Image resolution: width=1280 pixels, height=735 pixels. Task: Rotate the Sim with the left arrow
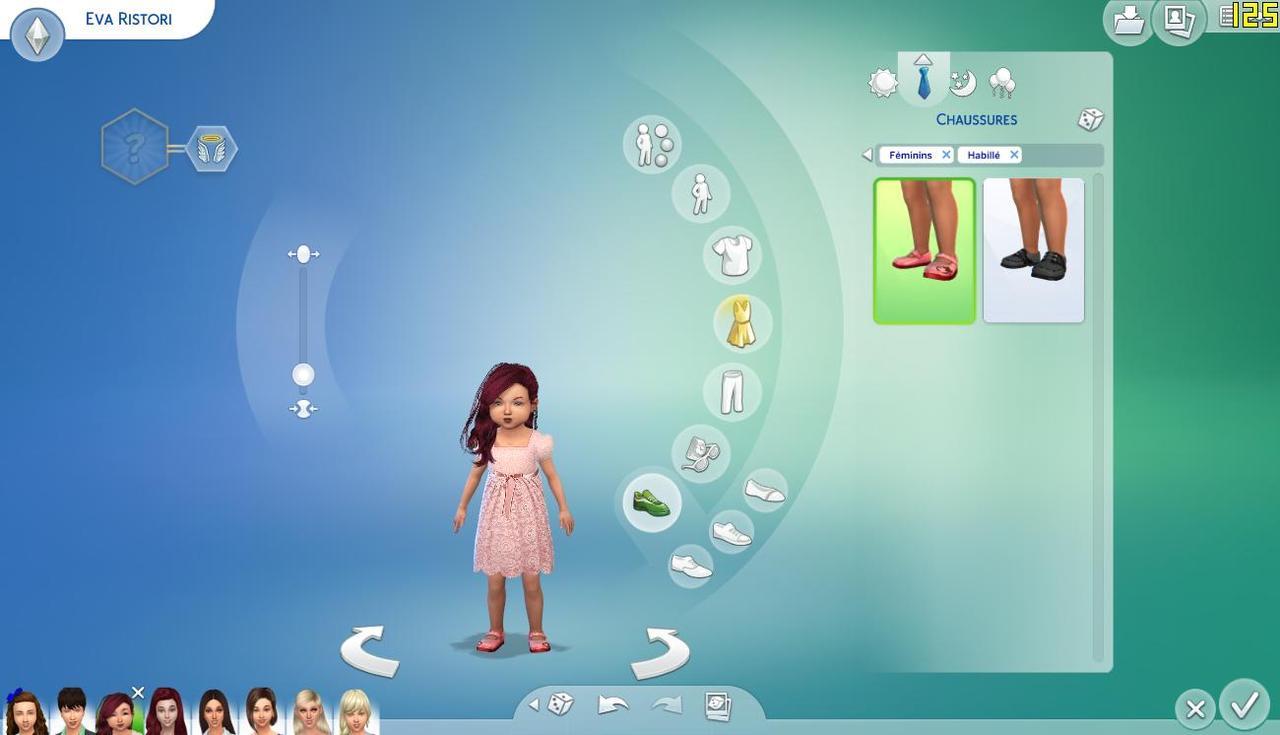pos(370,651)
